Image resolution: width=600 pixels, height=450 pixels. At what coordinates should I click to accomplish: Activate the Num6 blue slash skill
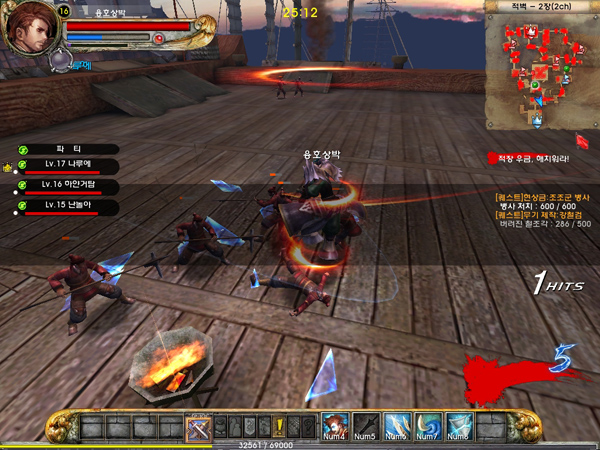point(397,425)
